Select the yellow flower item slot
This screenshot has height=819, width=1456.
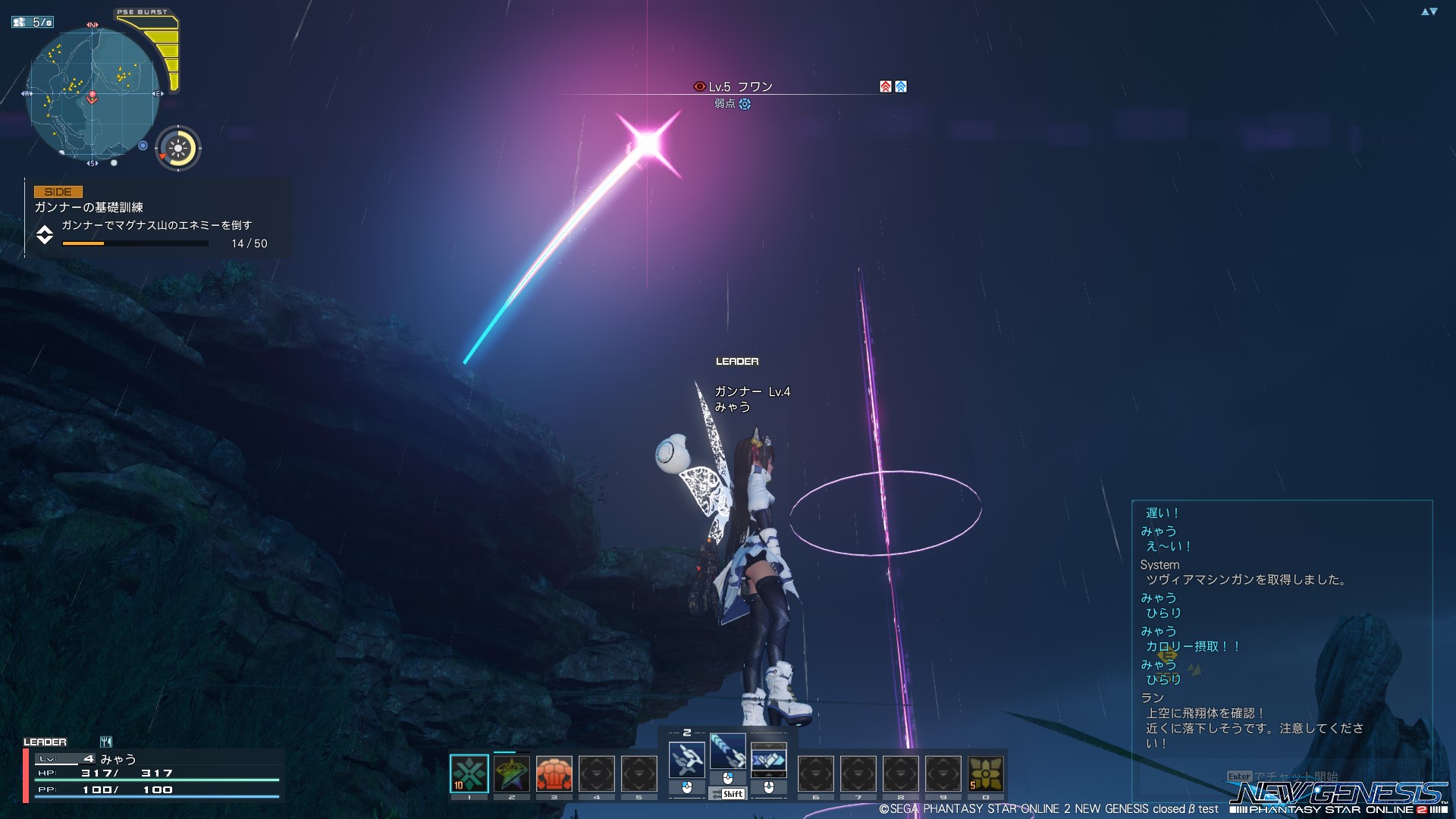[x=986, y=773]
